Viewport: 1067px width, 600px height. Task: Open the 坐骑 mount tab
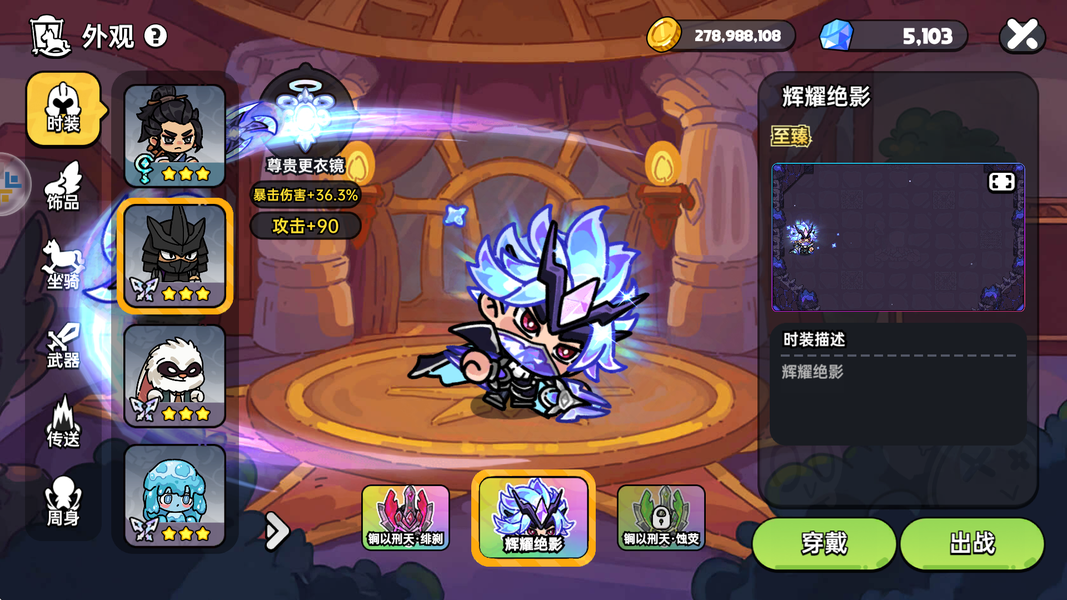(x=63, y=265)
